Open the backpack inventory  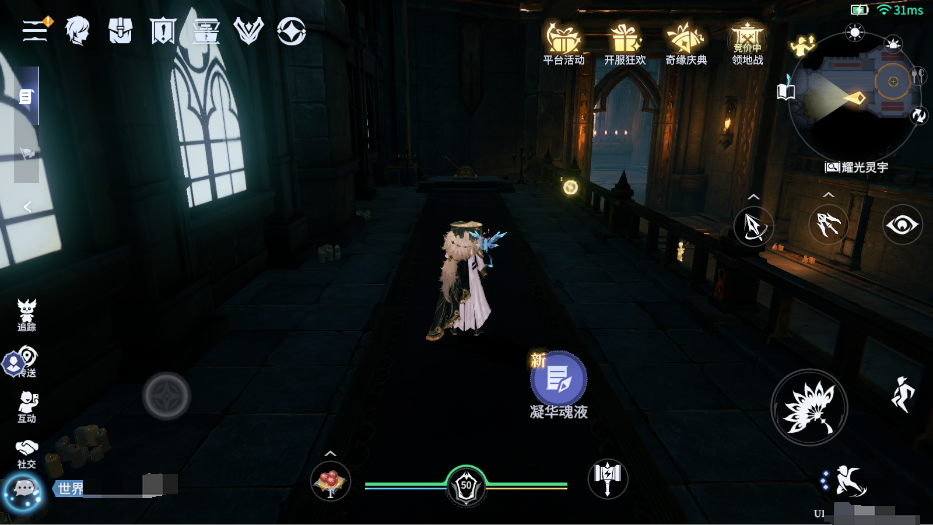[x=121, y=31]
